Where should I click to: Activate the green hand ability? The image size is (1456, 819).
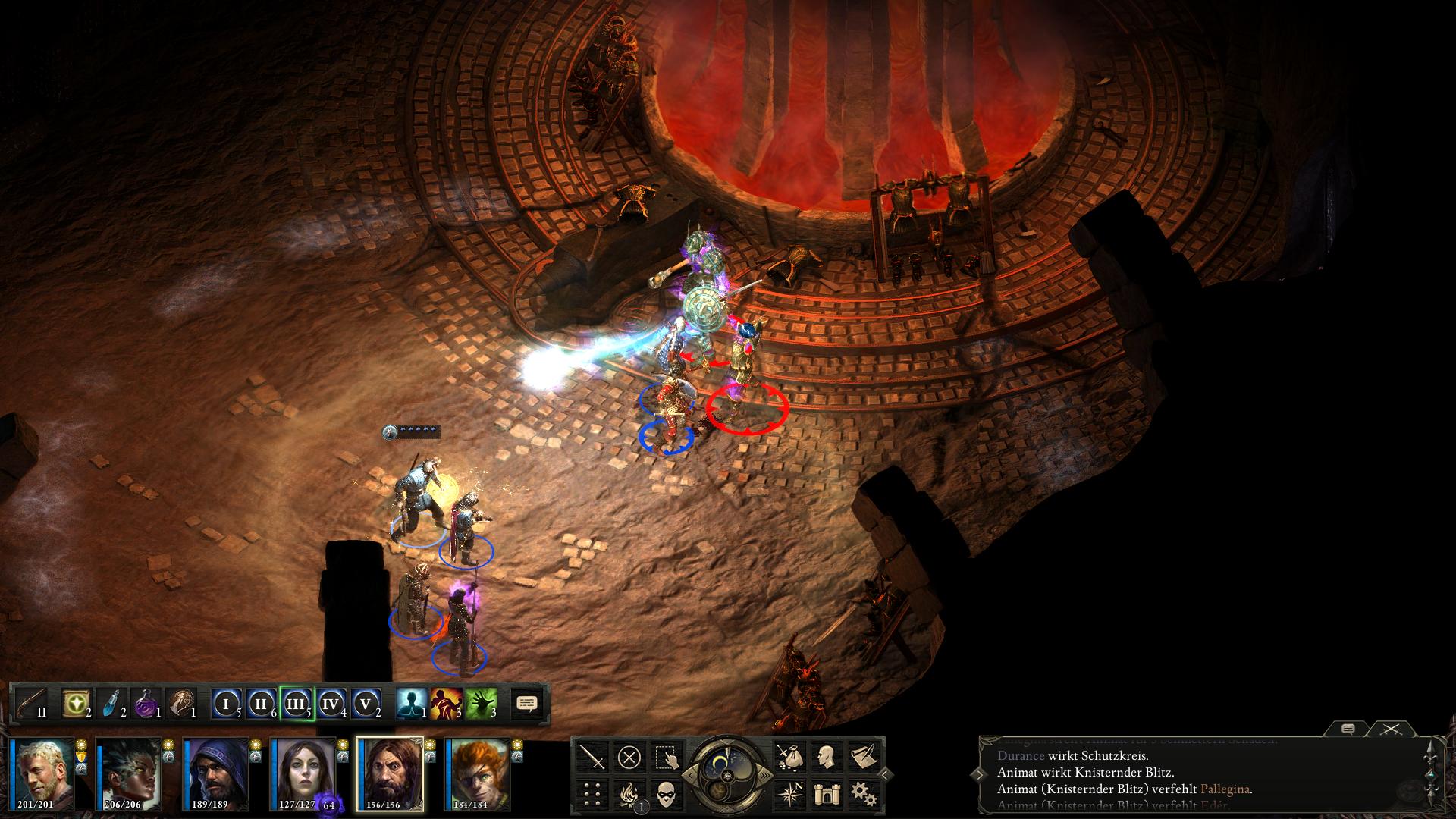(482, 704)
